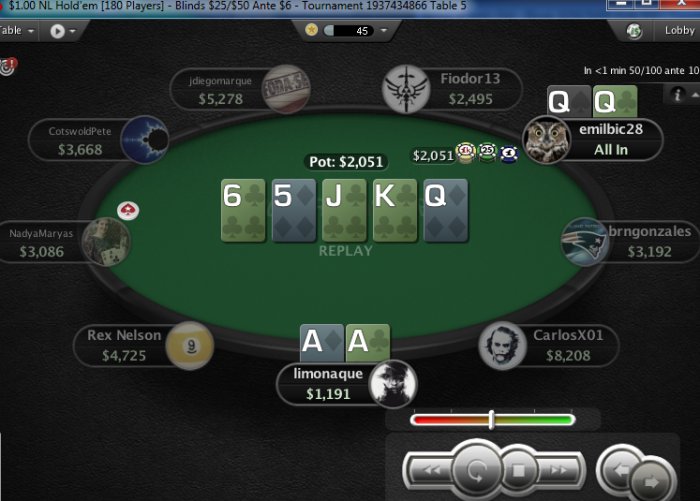This screenshot has height=501, width=700.
Task: Click the info icon beside the blinds timer
Action: (x=680, y=93)
